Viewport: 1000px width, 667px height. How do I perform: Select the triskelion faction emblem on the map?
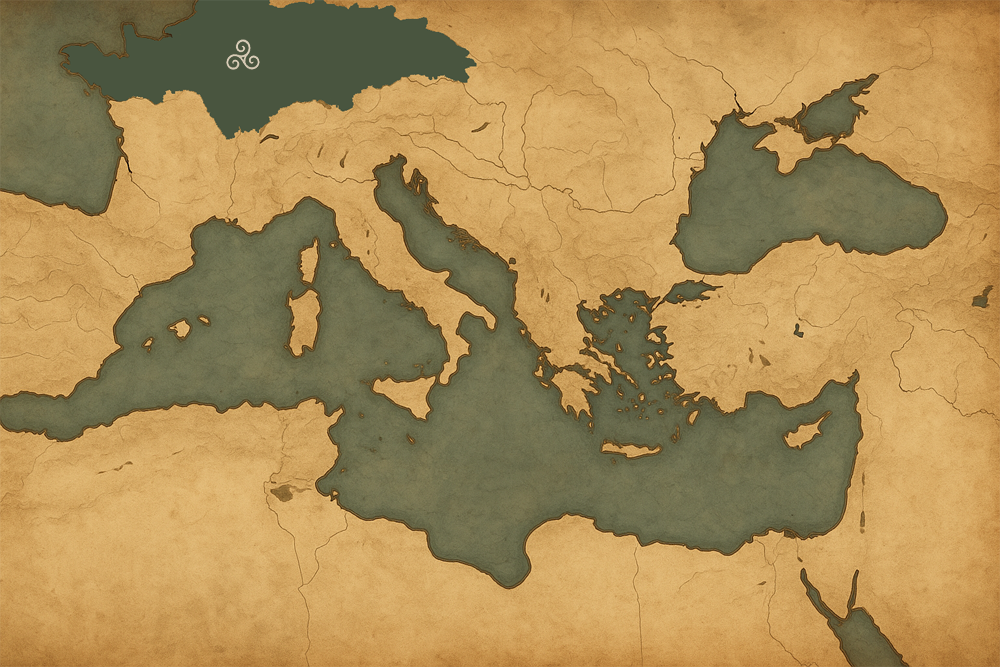point(242,57)
